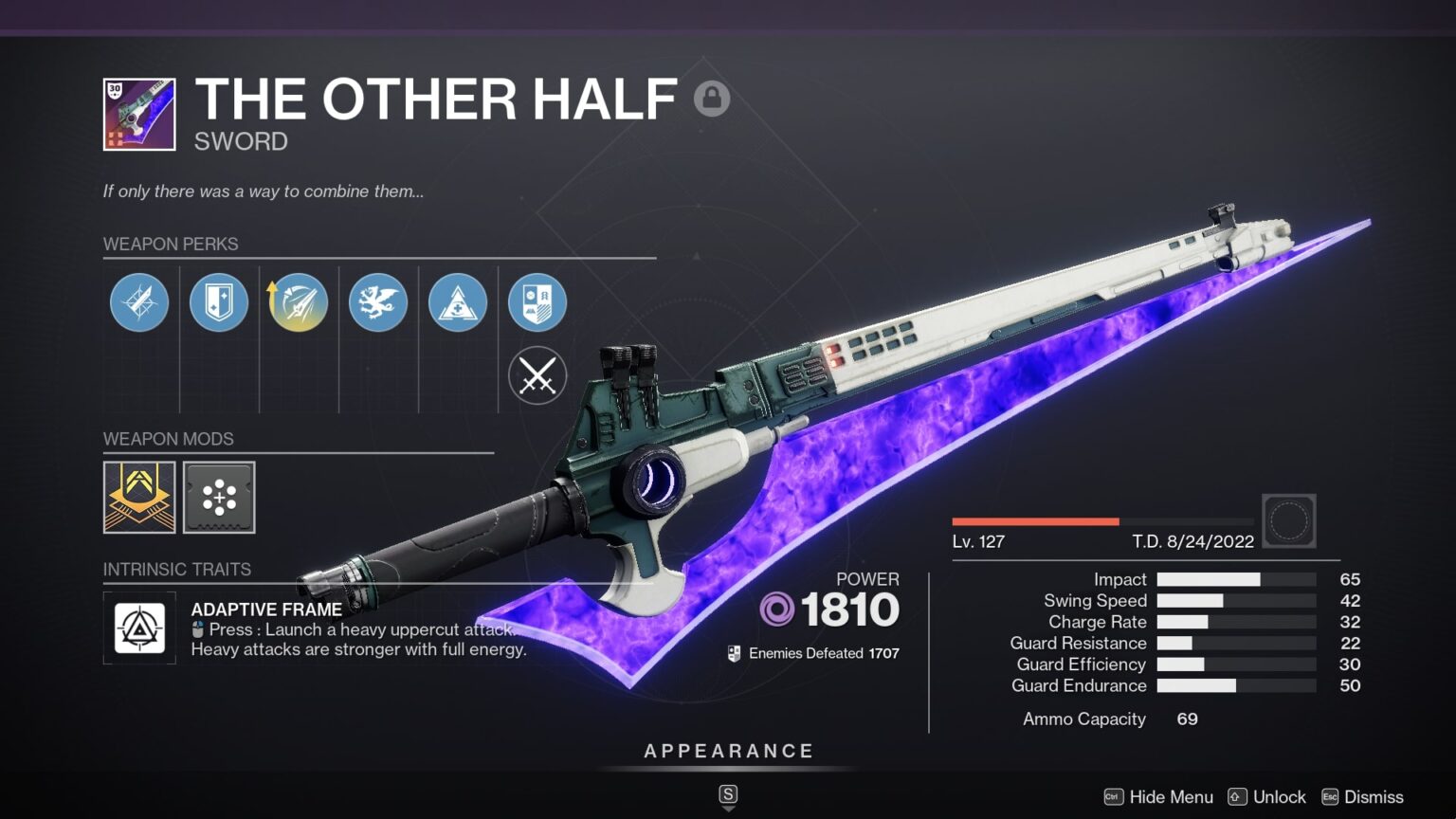Select the golden-highlighted uppercut perk

pyautogui.click(x=299, y=301)
